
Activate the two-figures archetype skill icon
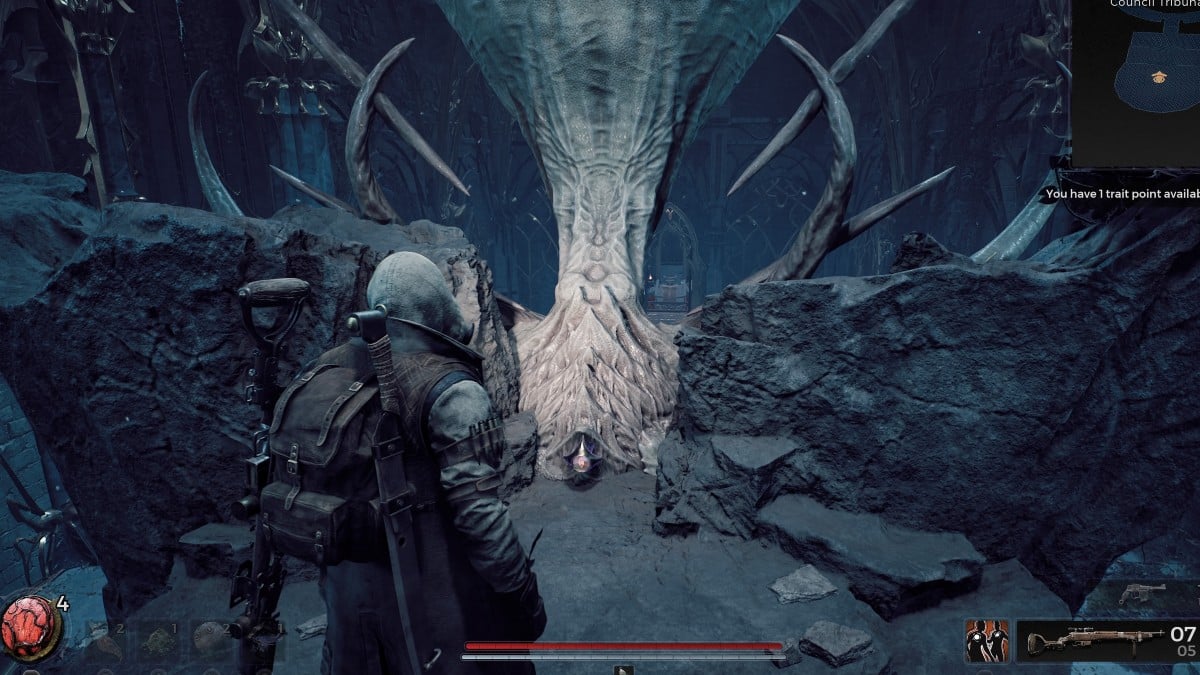click(x=986, y=640)
